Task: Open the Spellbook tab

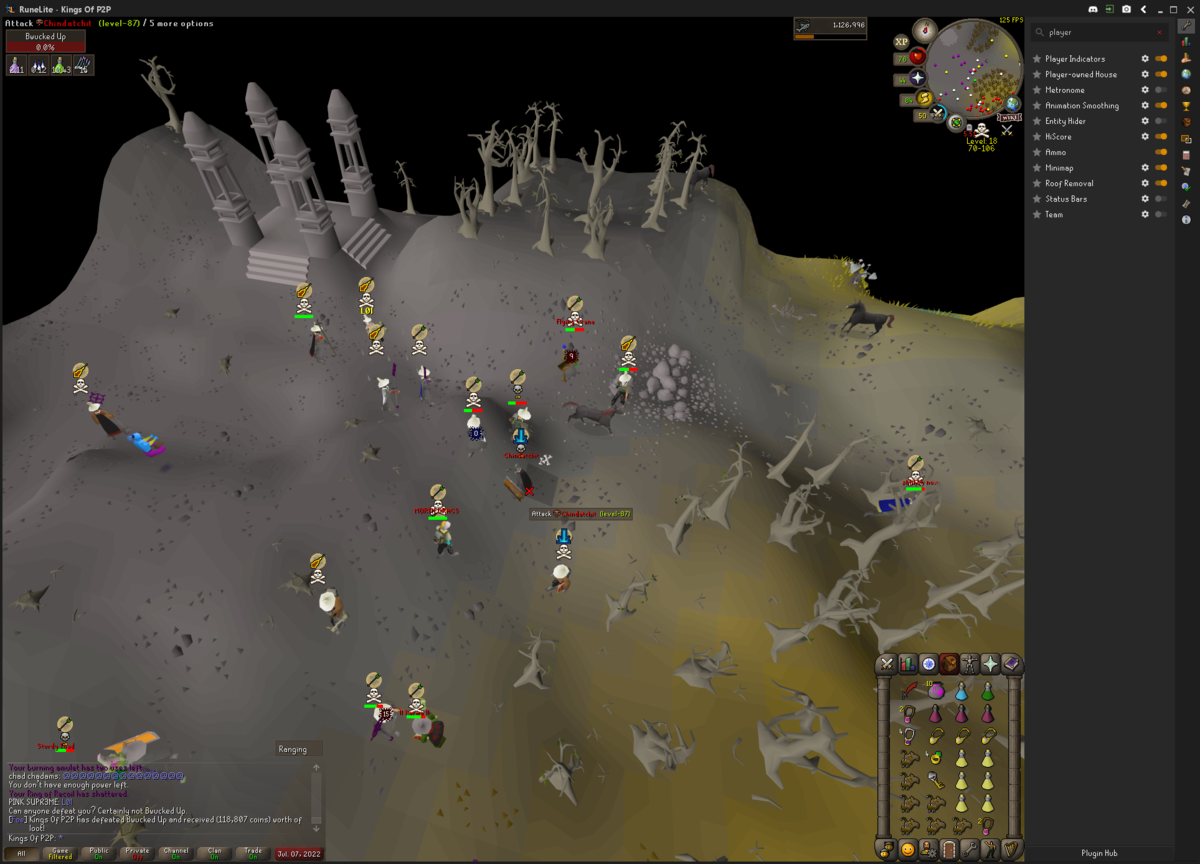Action: [x=1011, y=664]
